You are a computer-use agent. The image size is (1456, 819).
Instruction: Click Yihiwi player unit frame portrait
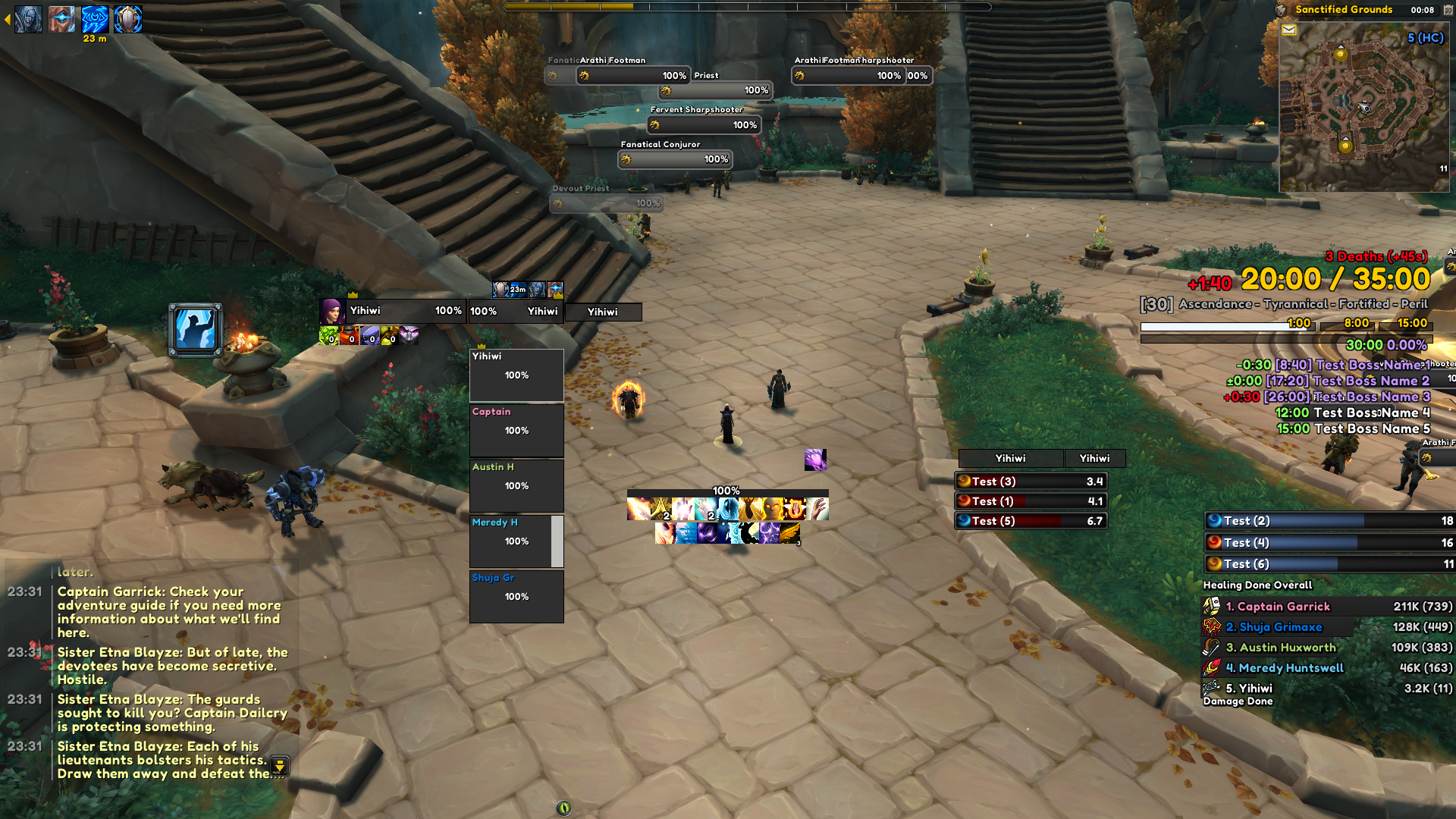pos(331,311)
